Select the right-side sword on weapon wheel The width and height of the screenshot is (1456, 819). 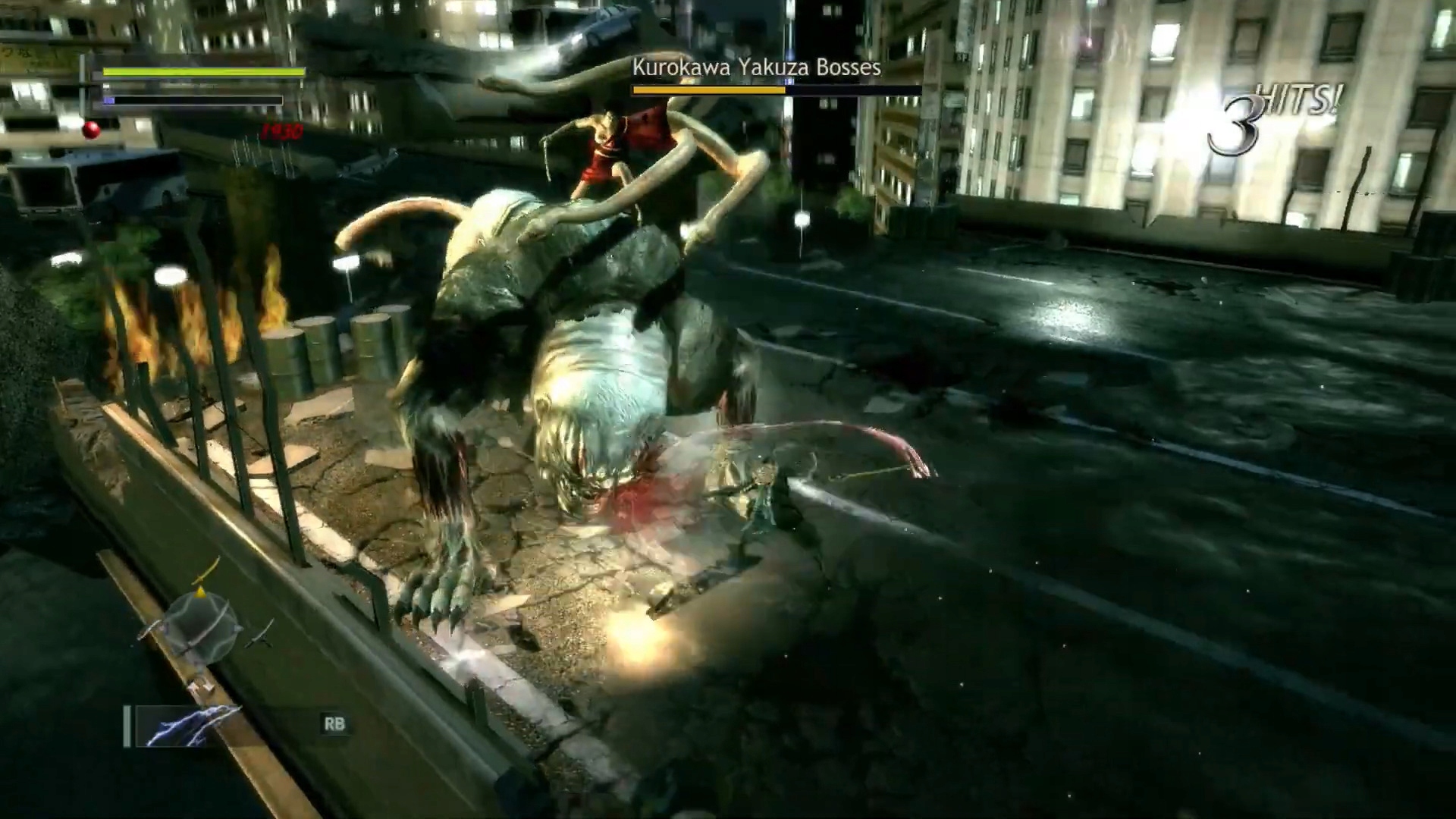[x=262, y=634]
